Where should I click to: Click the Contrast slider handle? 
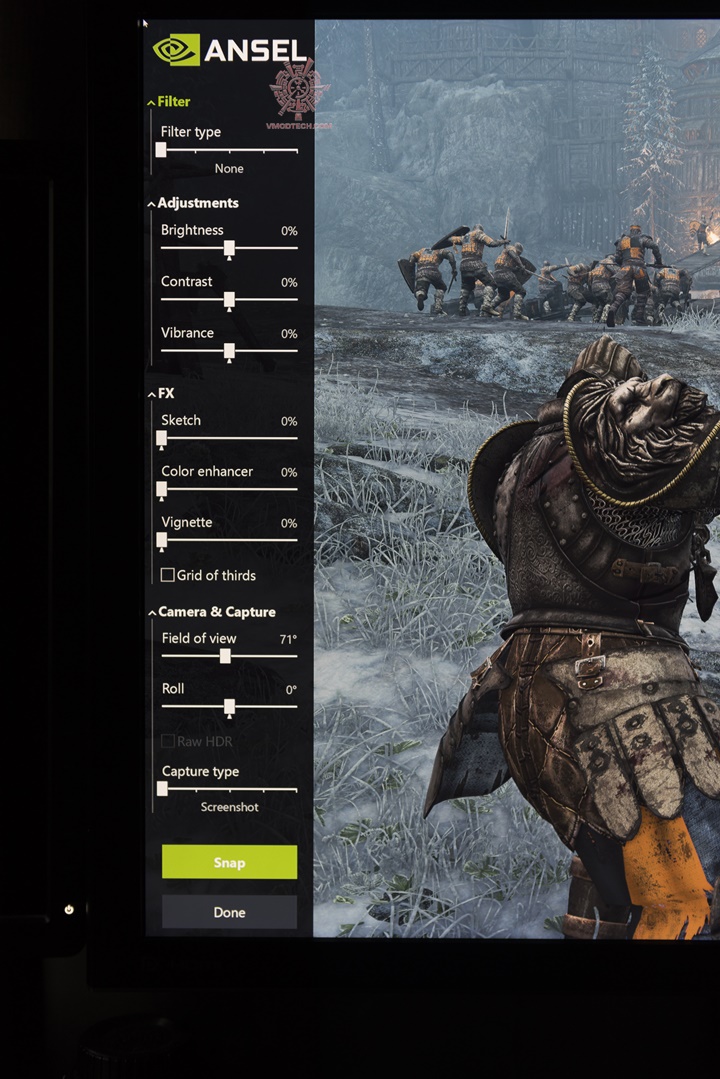229,299
